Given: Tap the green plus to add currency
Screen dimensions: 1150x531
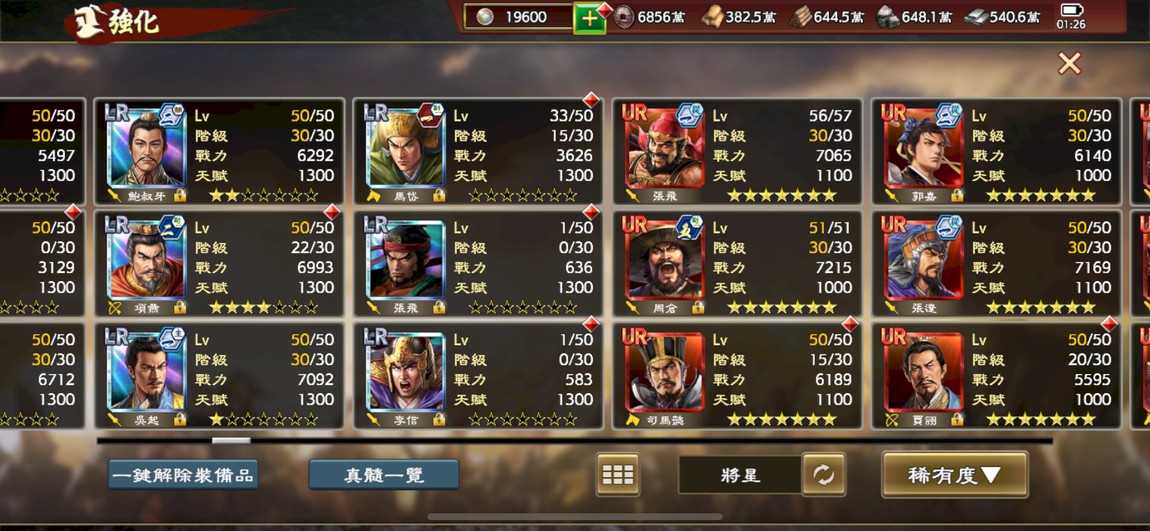Looking at the screenshot, I should click(x=589, y=18).
